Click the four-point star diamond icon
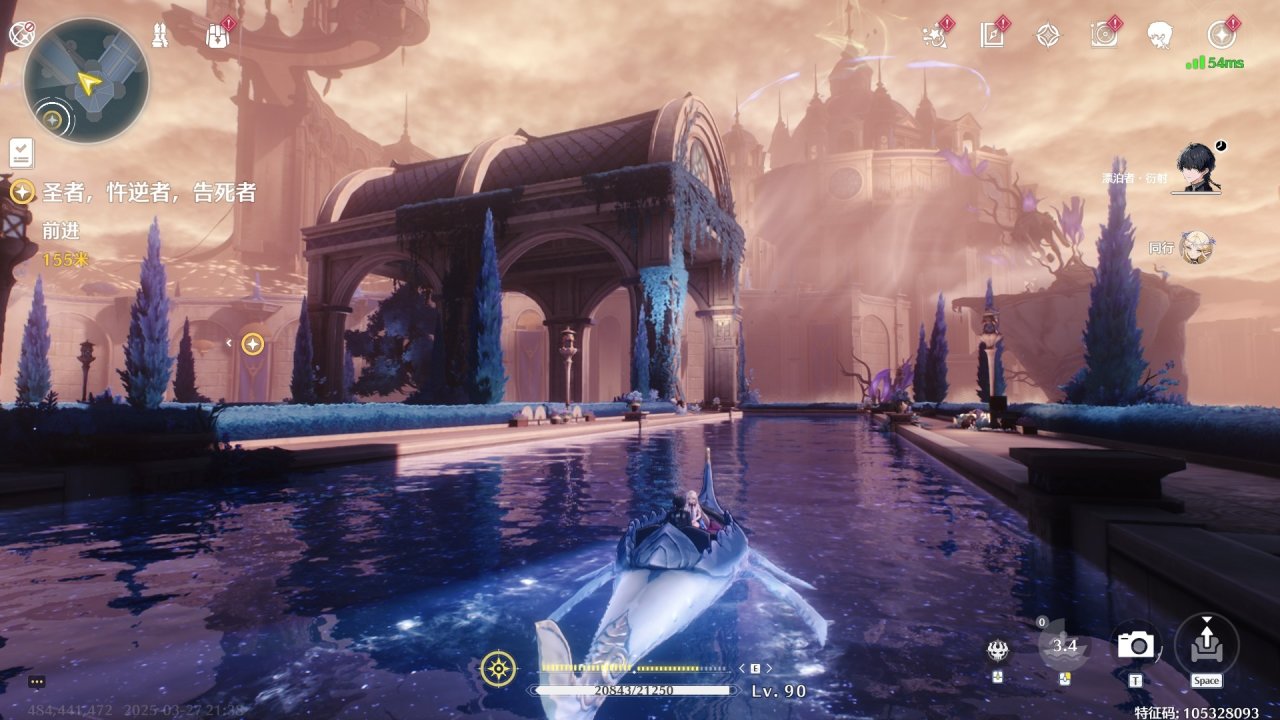The width and height of the screenshot is (1280, 720). coord(1047,35)
